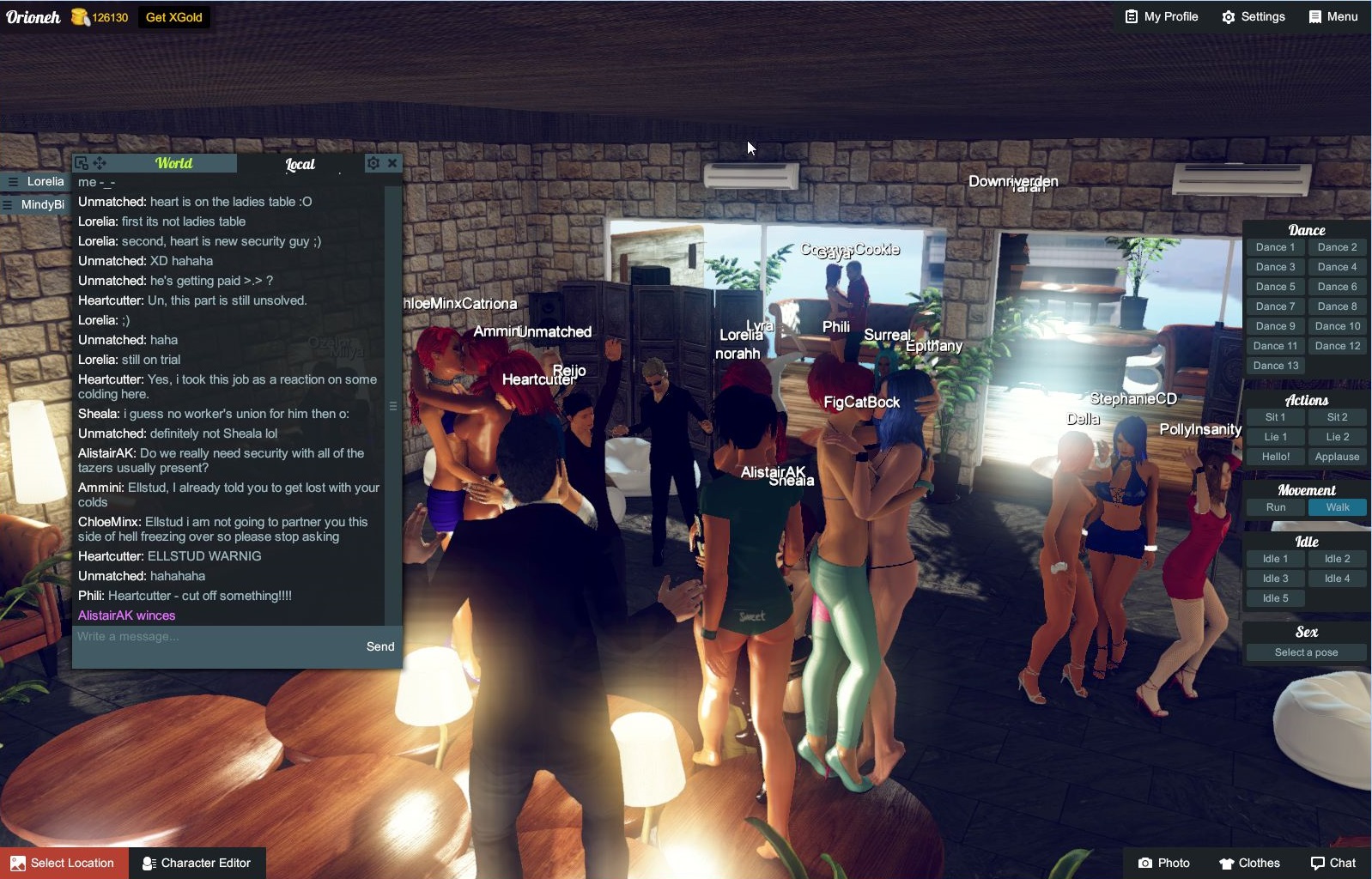Toggle Dance 1 on your character

coord(1274,246)
